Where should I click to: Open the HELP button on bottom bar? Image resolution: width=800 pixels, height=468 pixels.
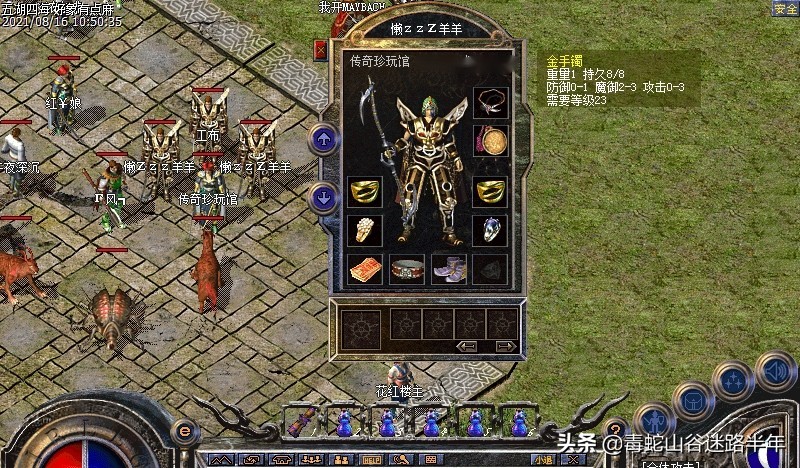coord(371,460)
